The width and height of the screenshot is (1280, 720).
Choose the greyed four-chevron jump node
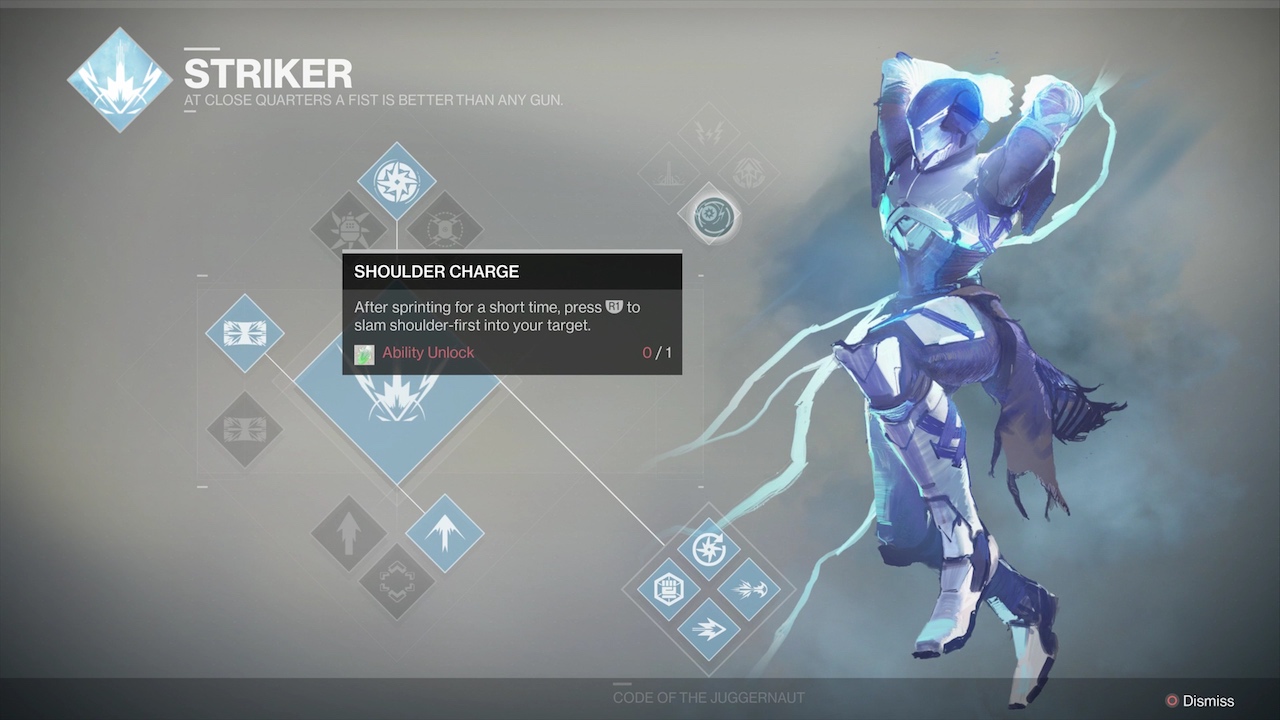tap(397, 581)
